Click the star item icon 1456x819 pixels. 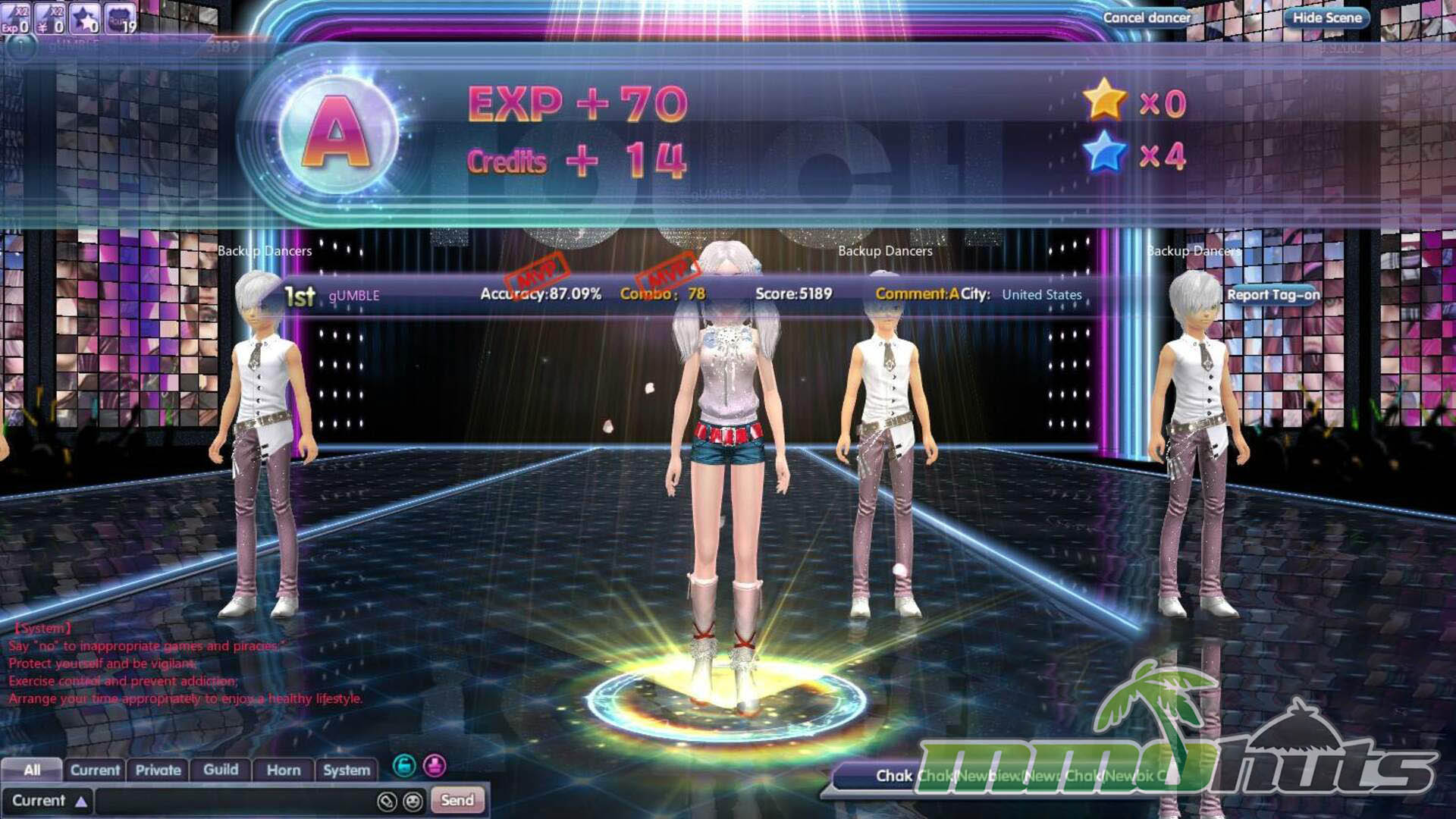[85, 18]
